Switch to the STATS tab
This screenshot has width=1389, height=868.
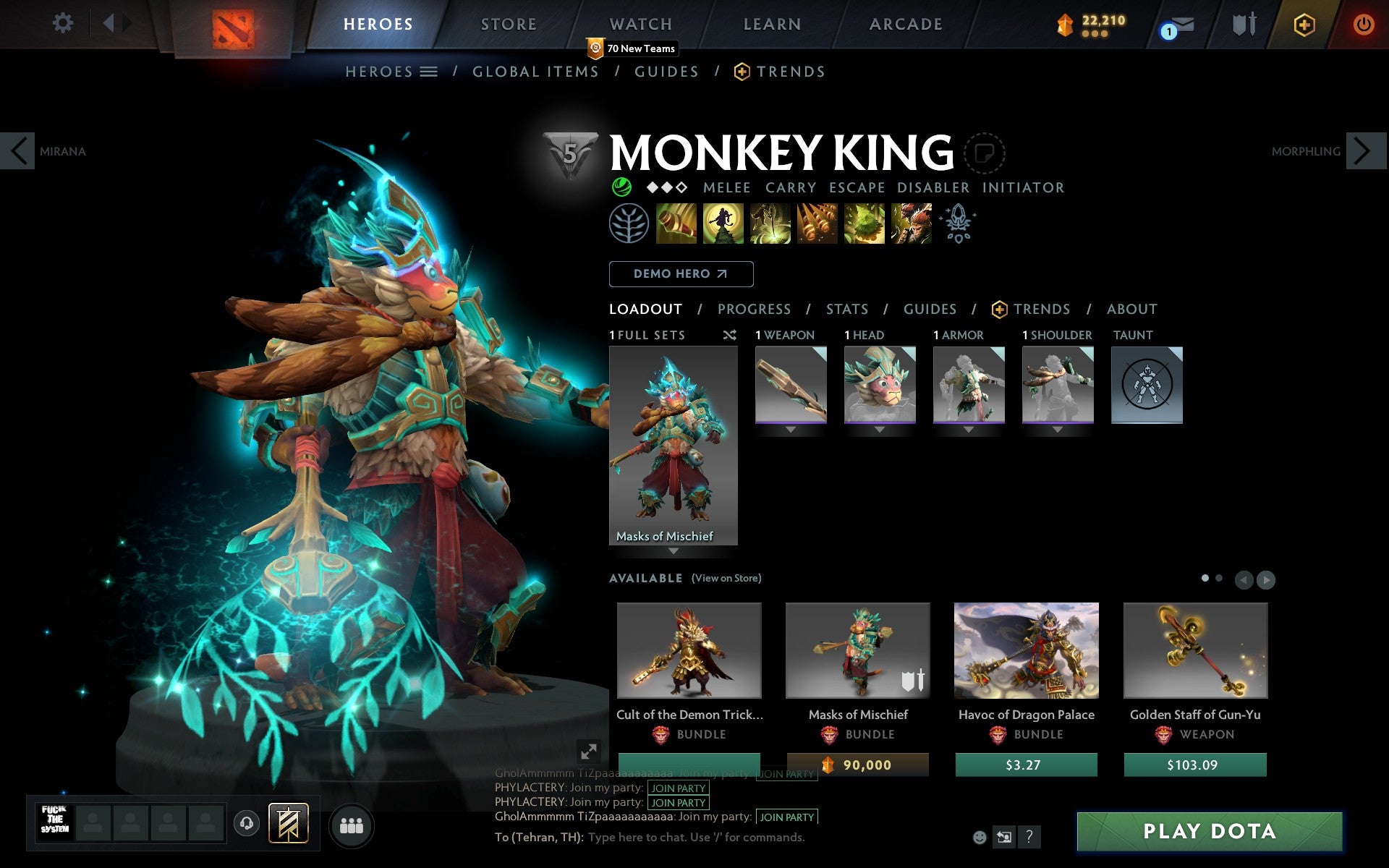click(x=846, y=309)
